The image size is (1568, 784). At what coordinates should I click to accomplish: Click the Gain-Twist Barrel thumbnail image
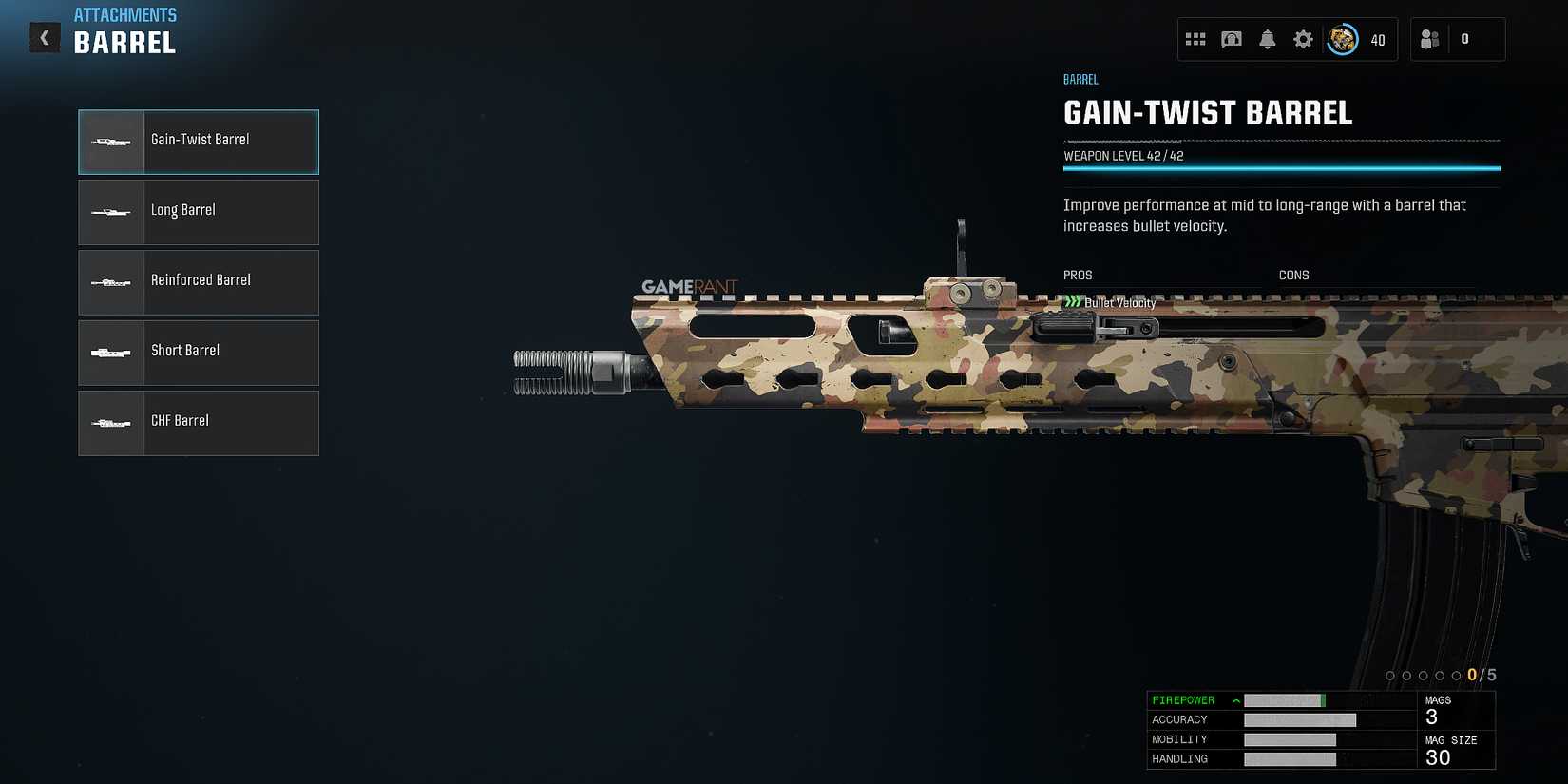(111, 141)
